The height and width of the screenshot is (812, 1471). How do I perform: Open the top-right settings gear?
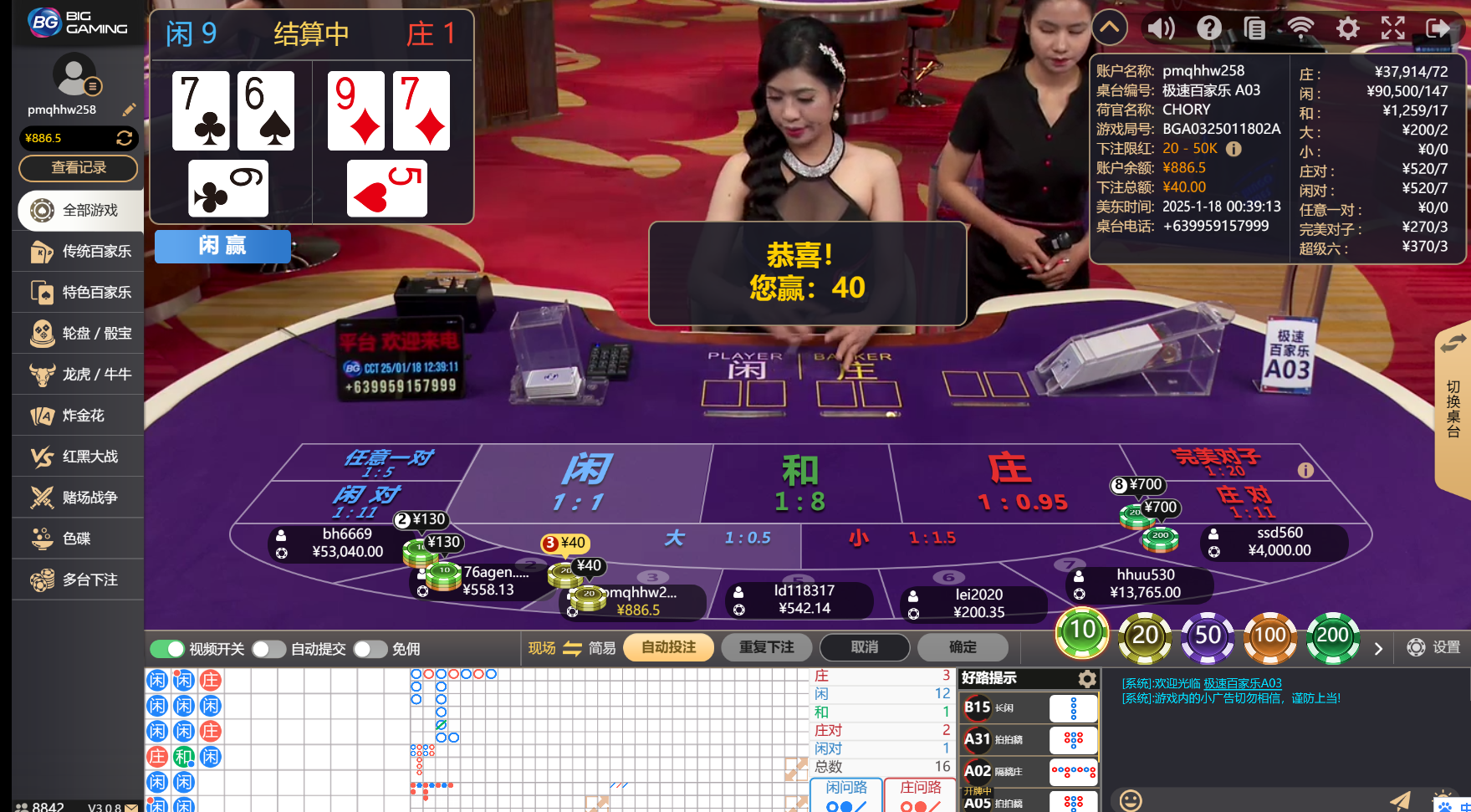tap(1348, 28)
